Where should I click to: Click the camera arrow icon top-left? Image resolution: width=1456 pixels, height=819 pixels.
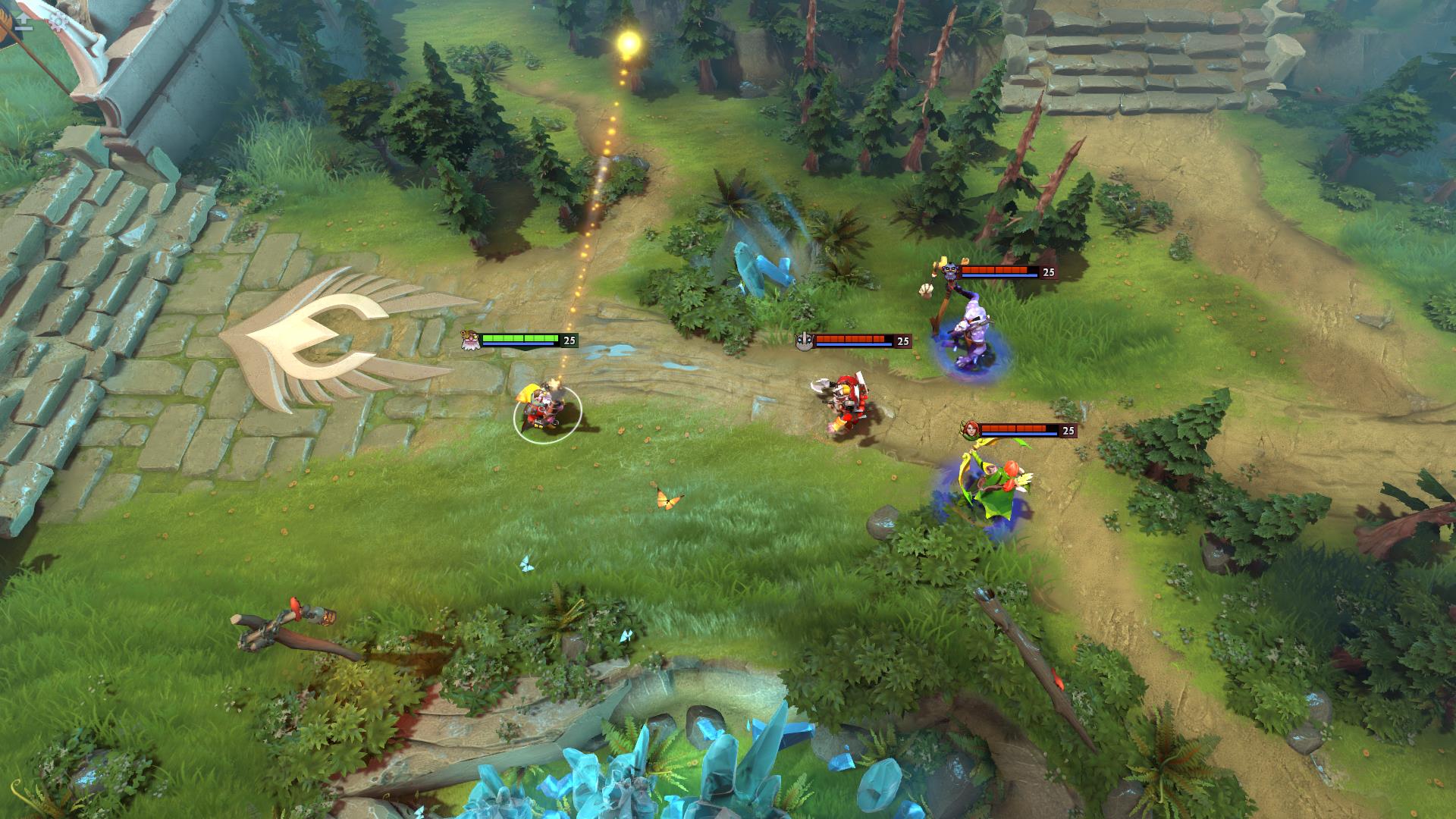[x=23, y=18]
